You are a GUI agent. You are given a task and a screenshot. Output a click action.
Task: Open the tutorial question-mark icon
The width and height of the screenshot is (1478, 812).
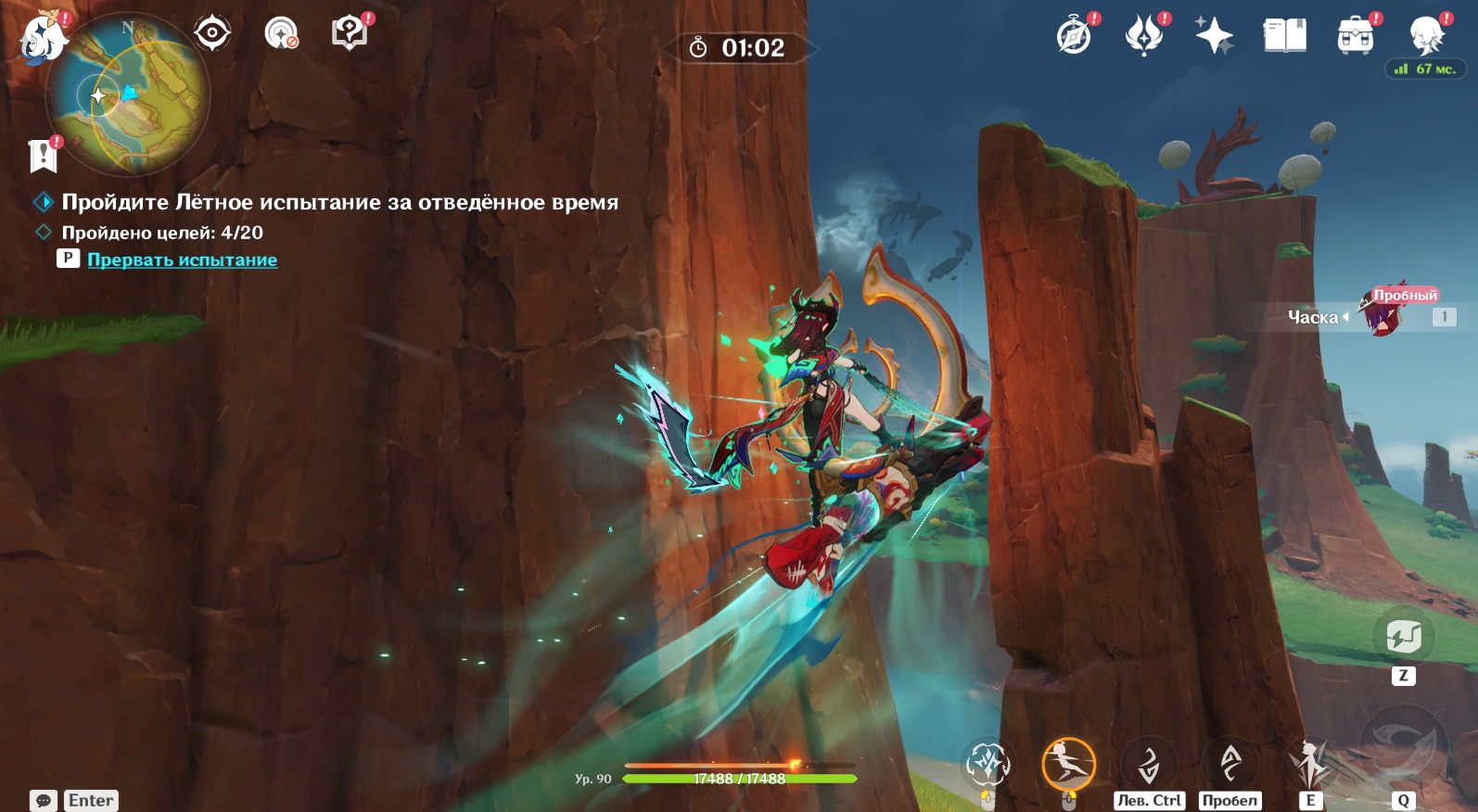point(350,33)
